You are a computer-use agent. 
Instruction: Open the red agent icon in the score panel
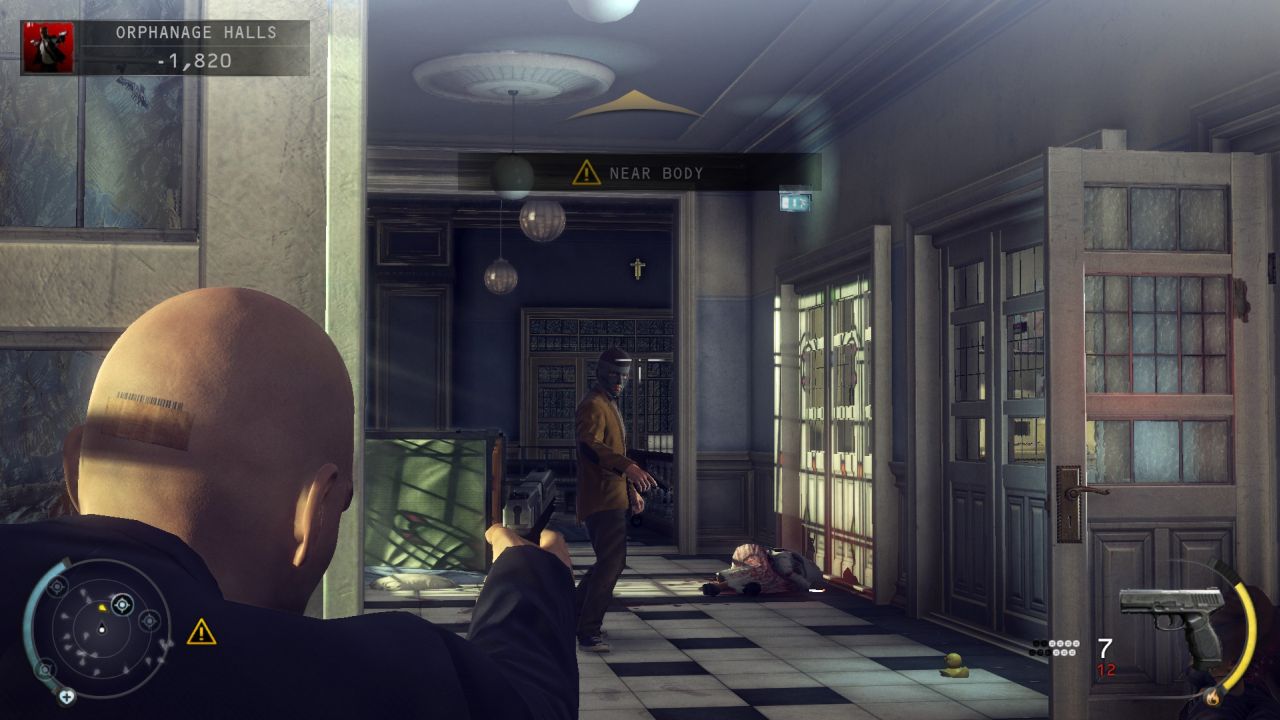click(x=48, y=47)
